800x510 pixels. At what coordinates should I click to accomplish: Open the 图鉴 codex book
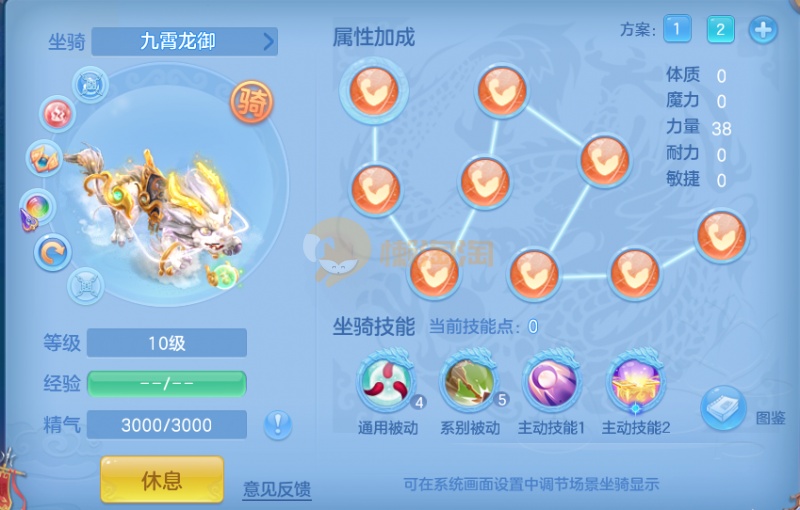pyautogui.click(x=723, y=407)
